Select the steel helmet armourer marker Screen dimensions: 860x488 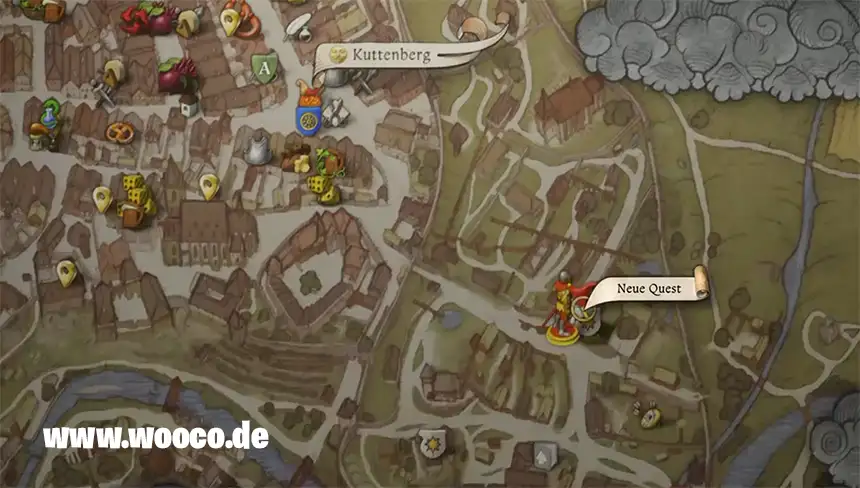(258, 151)
